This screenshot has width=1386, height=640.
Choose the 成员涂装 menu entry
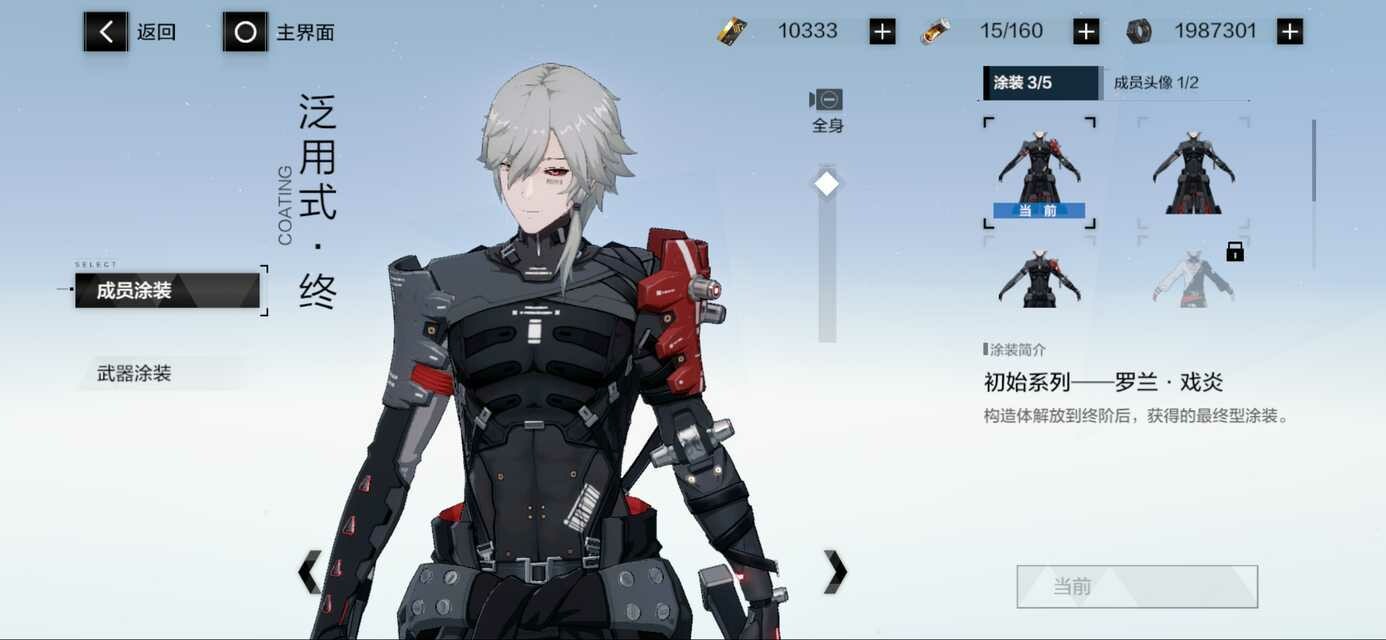pyautogui.click(x=166, y=291)
